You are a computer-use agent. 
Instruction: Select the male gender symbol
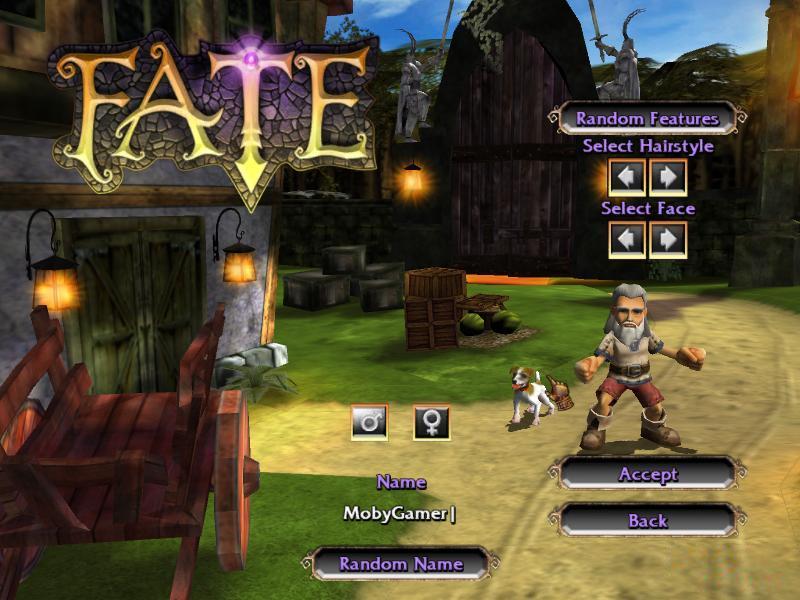point(370,422)
